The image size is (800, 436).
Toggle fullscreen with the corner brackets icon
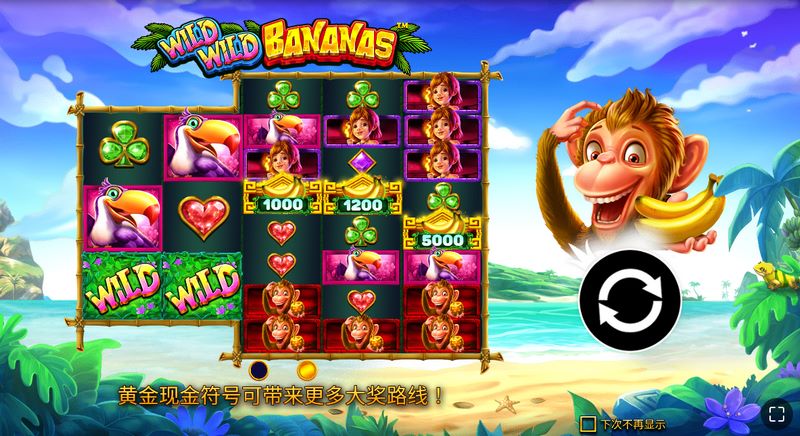(x=774, y=415)
